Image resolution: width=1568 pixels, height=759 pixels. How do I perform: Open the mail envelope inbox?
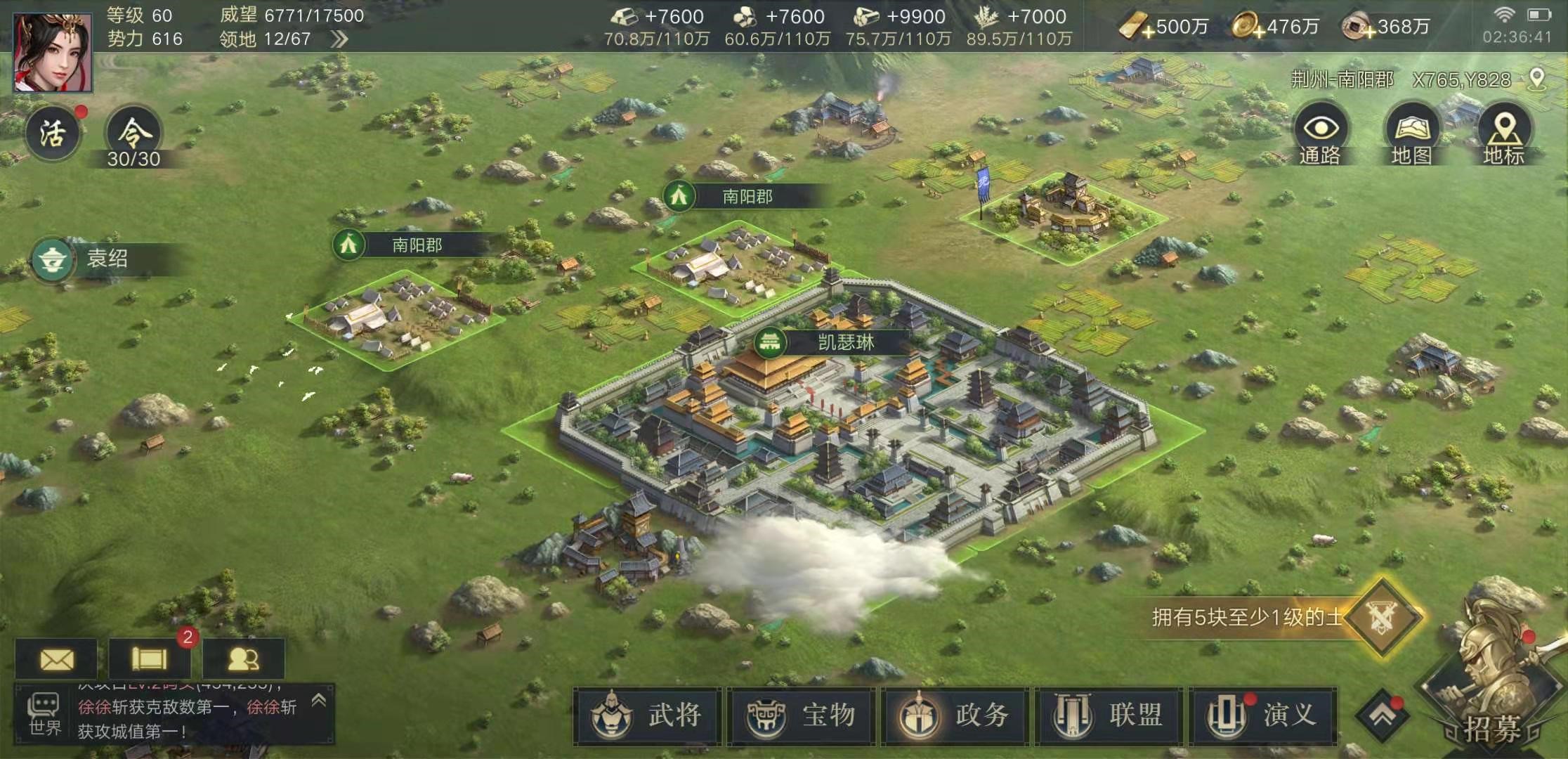57,659
